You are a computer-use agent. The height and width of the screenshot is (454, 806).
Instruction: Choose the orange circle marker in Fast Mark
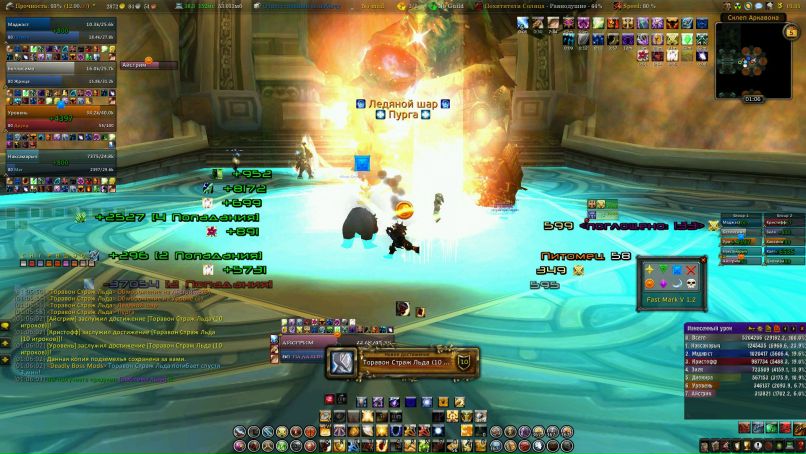pos(648,284)
